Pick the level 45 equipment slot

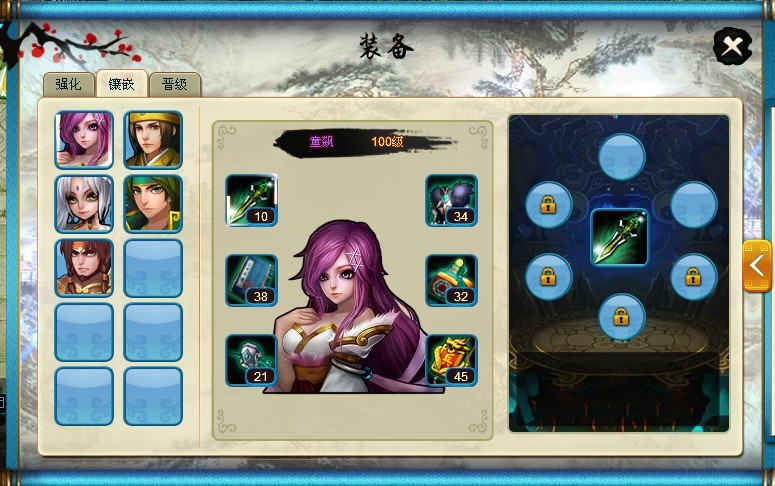[x=451, y=359]
